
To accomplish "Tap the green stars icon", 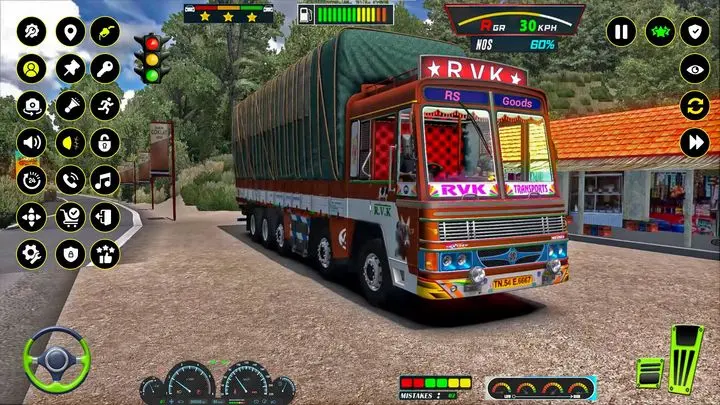I will pyautogui.click(x=659, y=31).
